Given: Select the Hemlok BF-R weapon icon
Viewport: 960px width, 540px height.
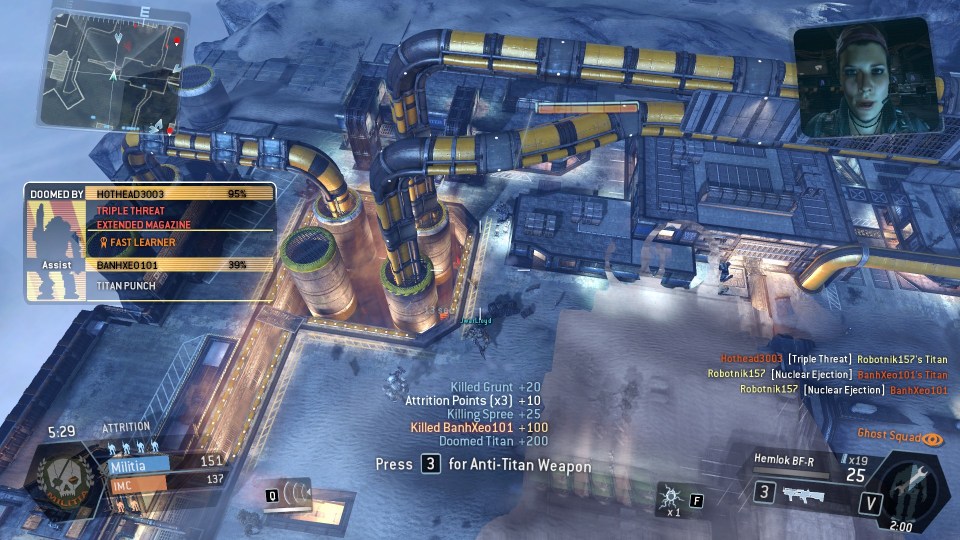Looking at the screenshot, I should point(803,493).
